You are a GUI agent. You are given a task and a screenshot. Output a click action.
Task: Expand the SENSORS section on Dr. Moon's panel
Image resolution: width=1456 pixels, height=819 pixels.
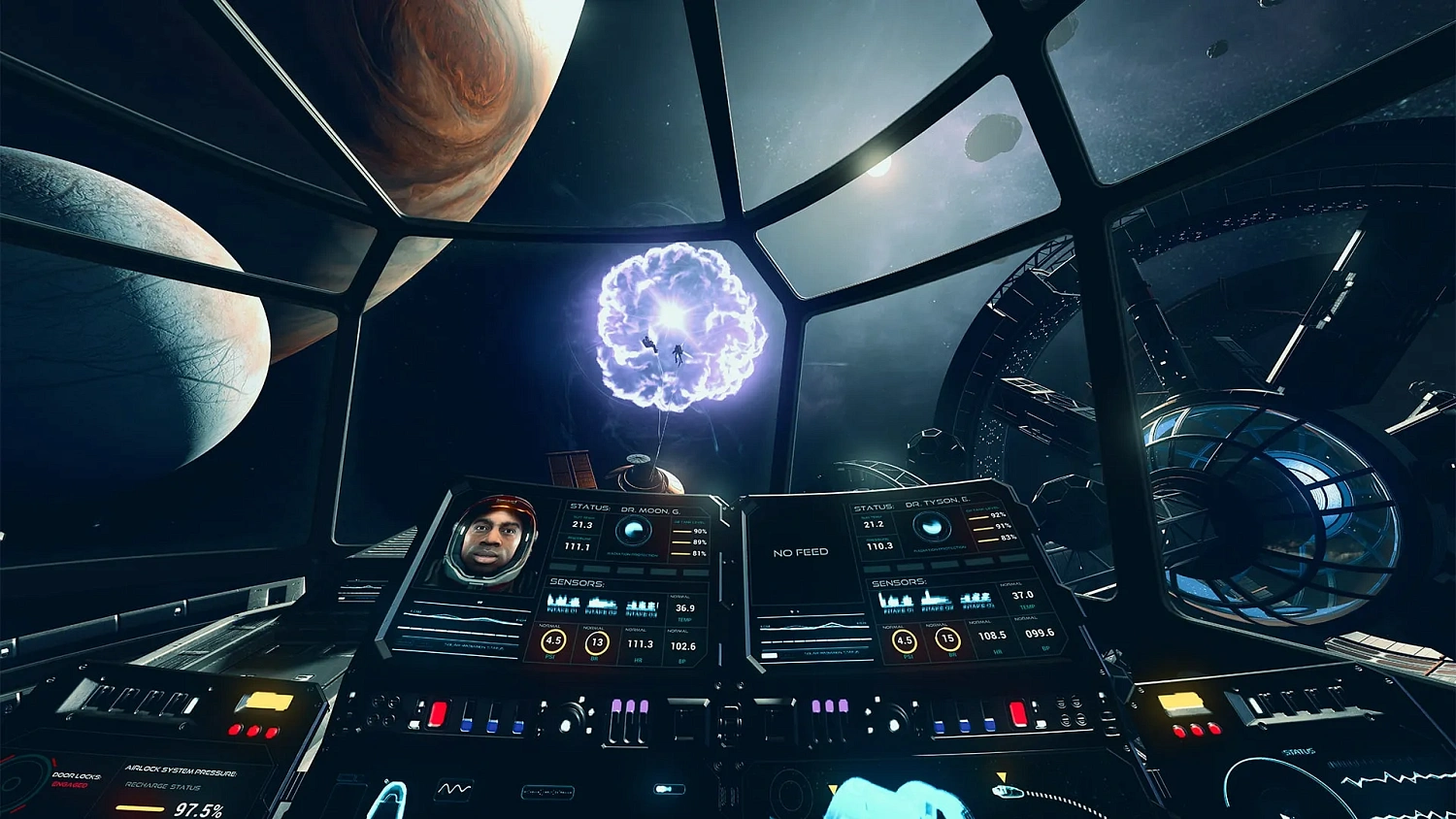point(579,582)
